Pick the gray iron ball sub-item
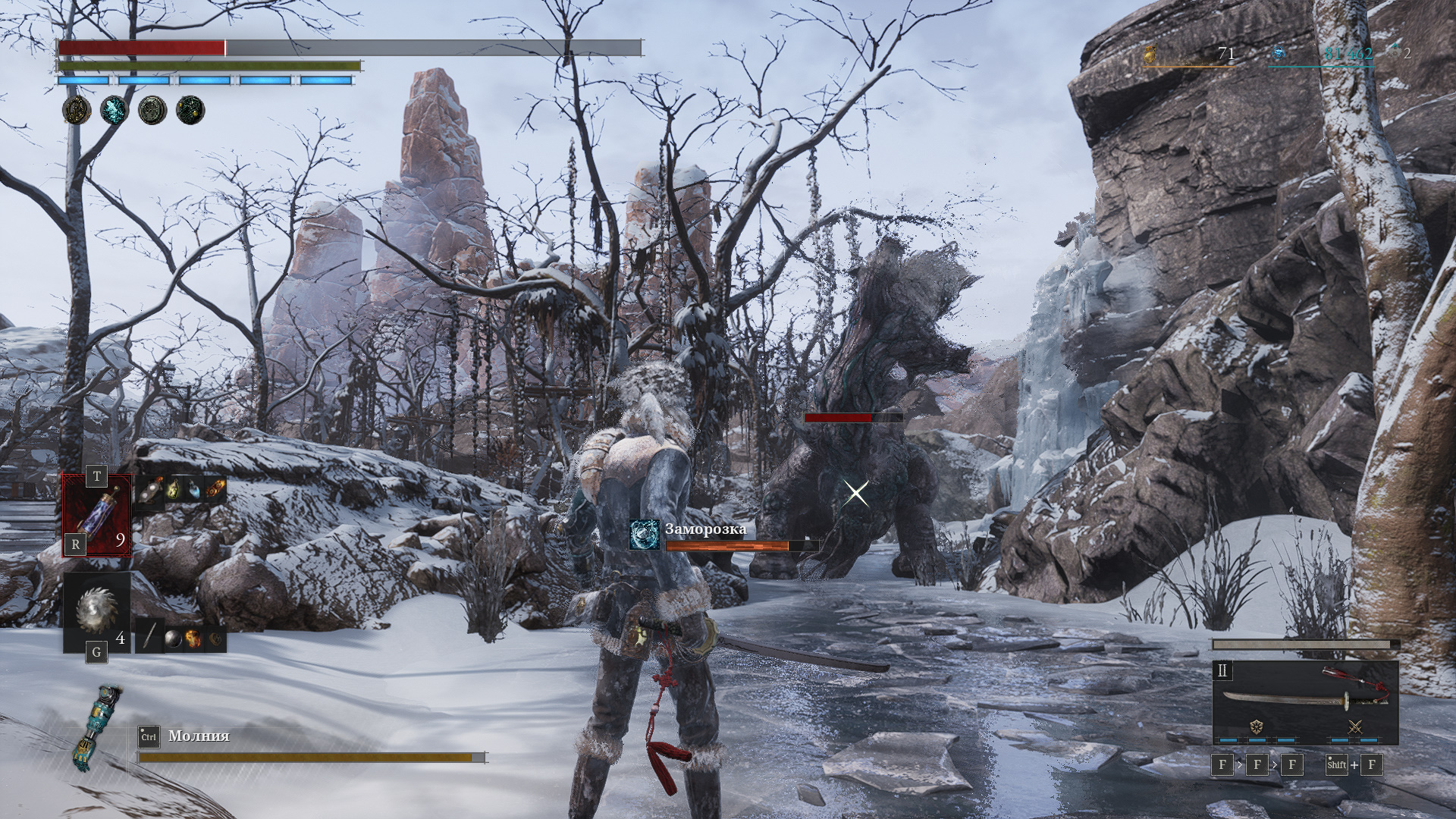 click(x=173, y=638)
